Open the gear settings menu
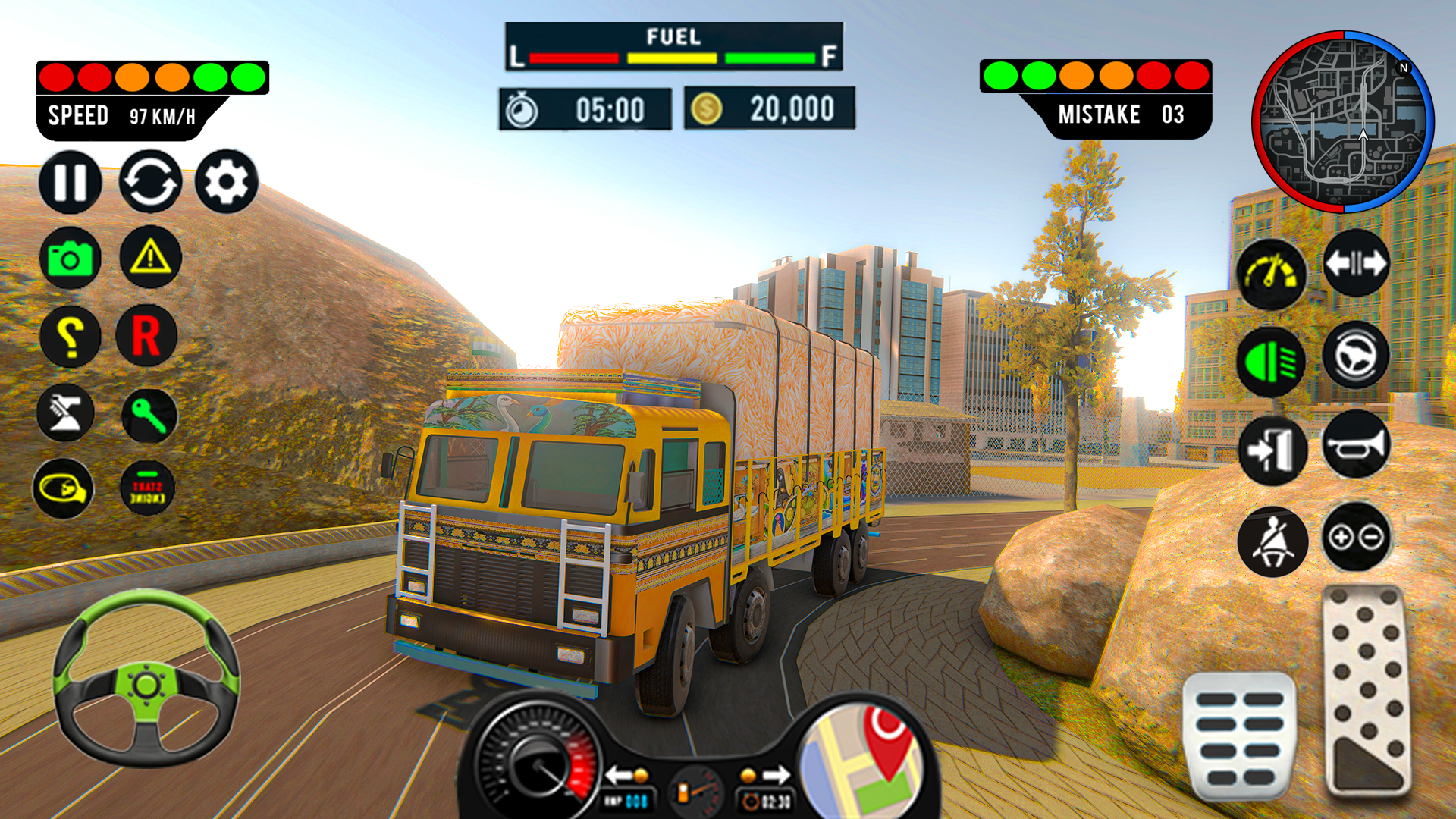Image resolution: width=1456 pixels, height=819 pixels. [x=227, y=182]
